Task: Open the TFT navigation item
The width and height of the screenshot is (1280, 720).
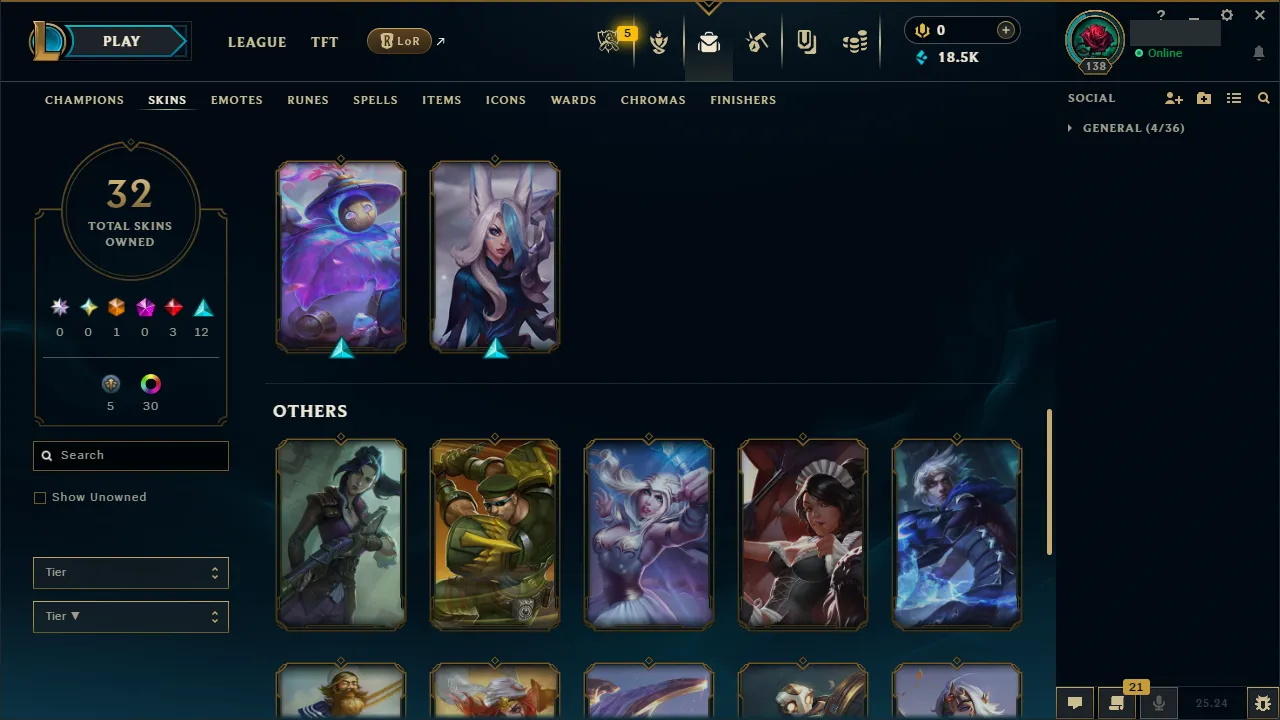Action: click(324, 42)
